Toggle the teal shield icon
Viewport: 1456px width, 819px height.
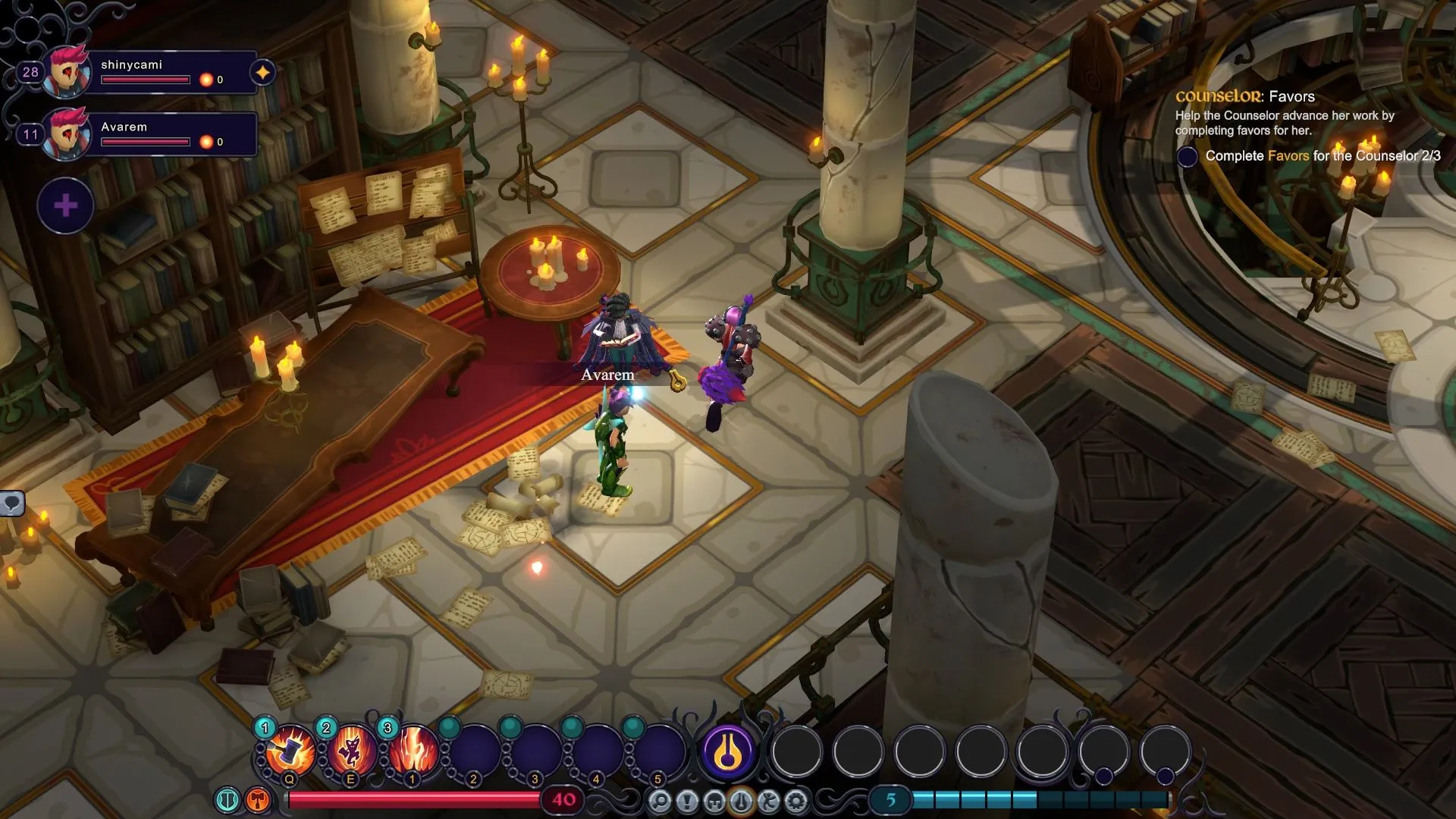[227, 799]
